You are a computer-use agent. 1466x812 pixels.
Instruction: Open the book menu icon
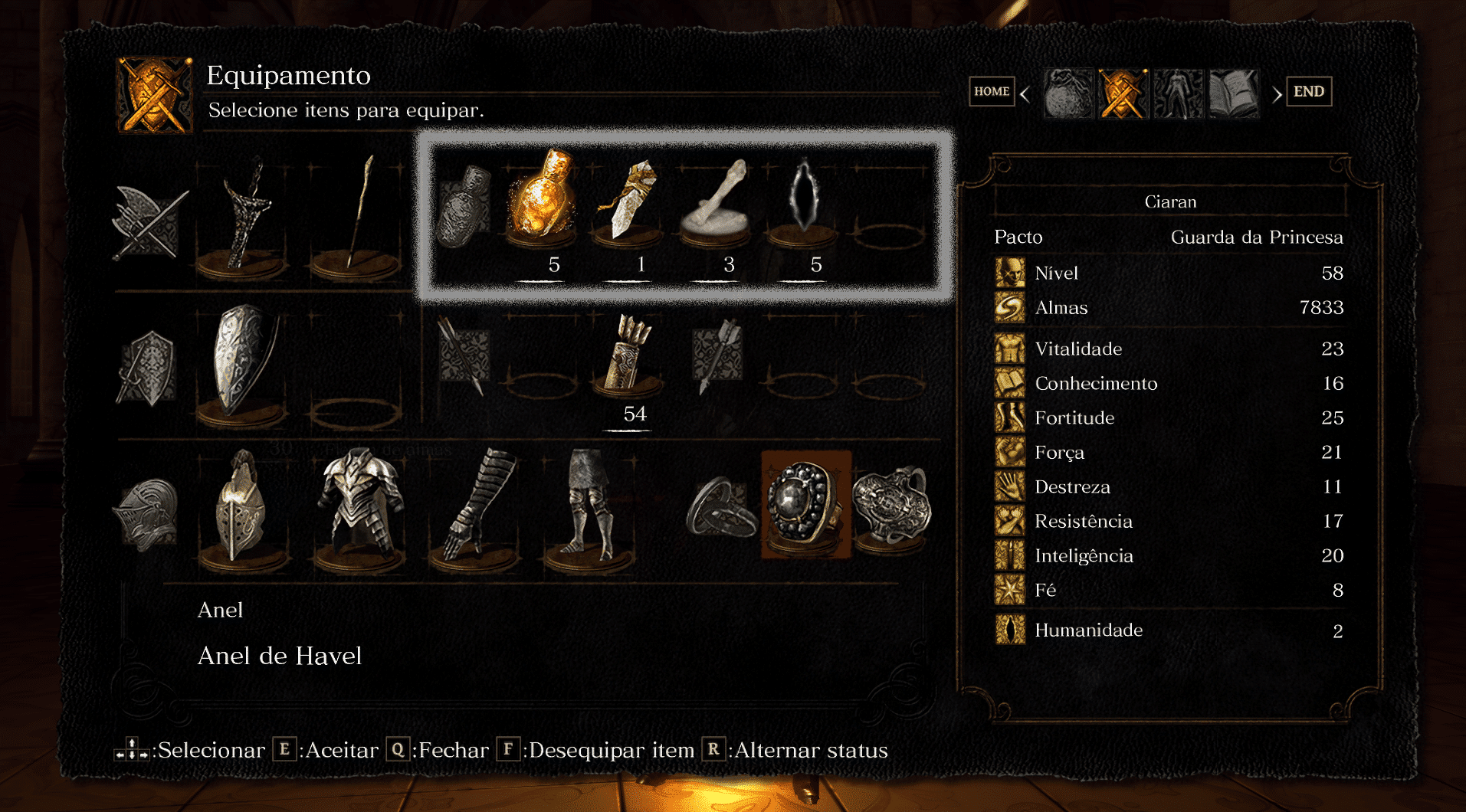pyautogui.click(x=1232, y=92)
